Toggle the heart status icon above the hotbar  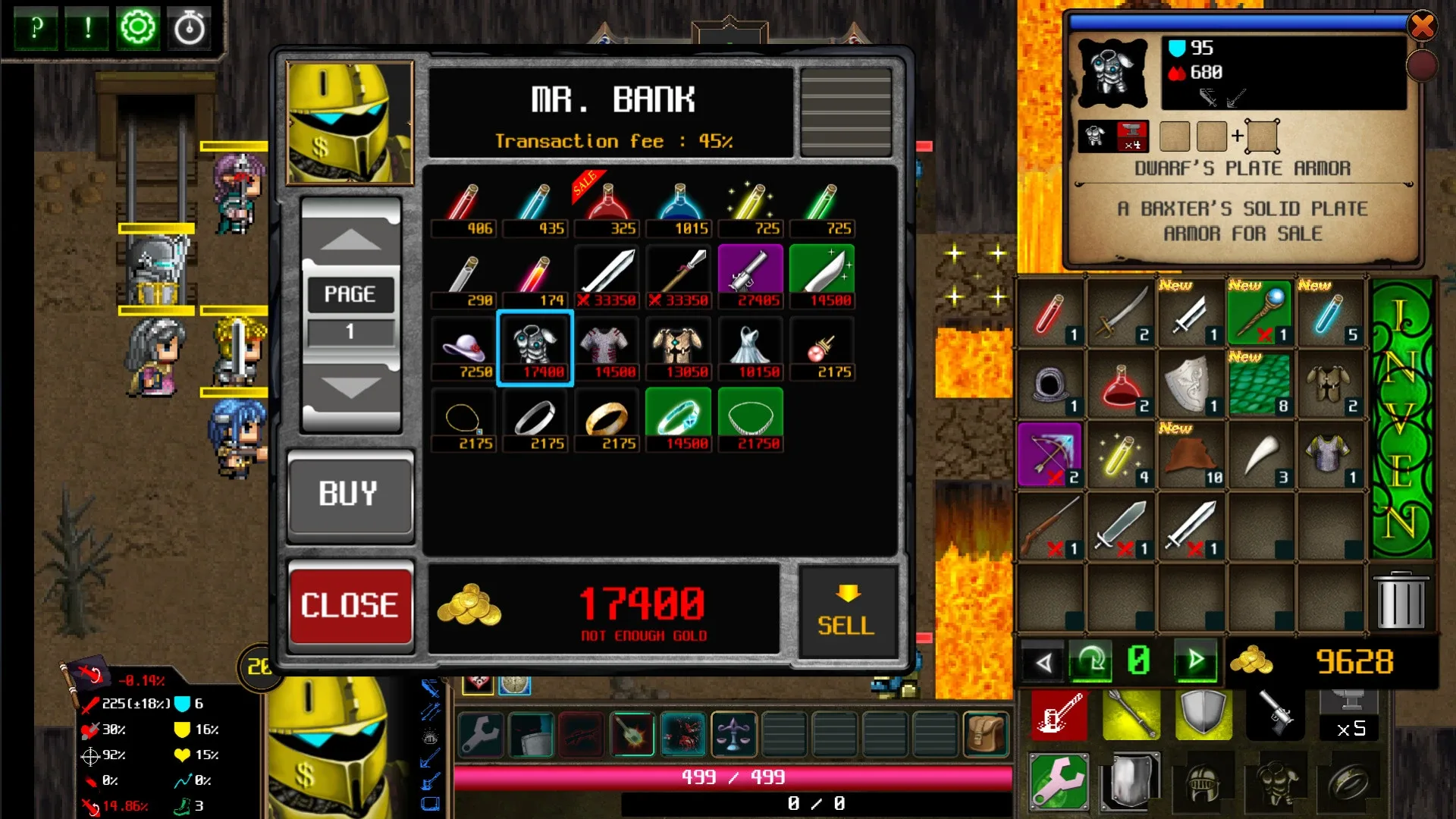click(479, 685)
